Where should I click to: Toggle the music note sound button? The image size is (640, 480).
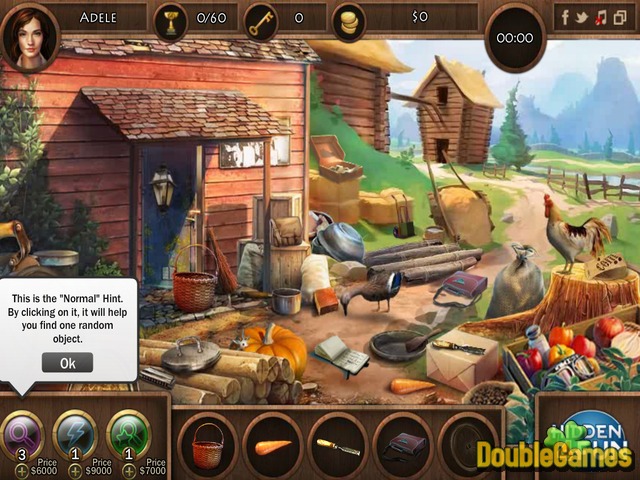(x=600, y=17)
